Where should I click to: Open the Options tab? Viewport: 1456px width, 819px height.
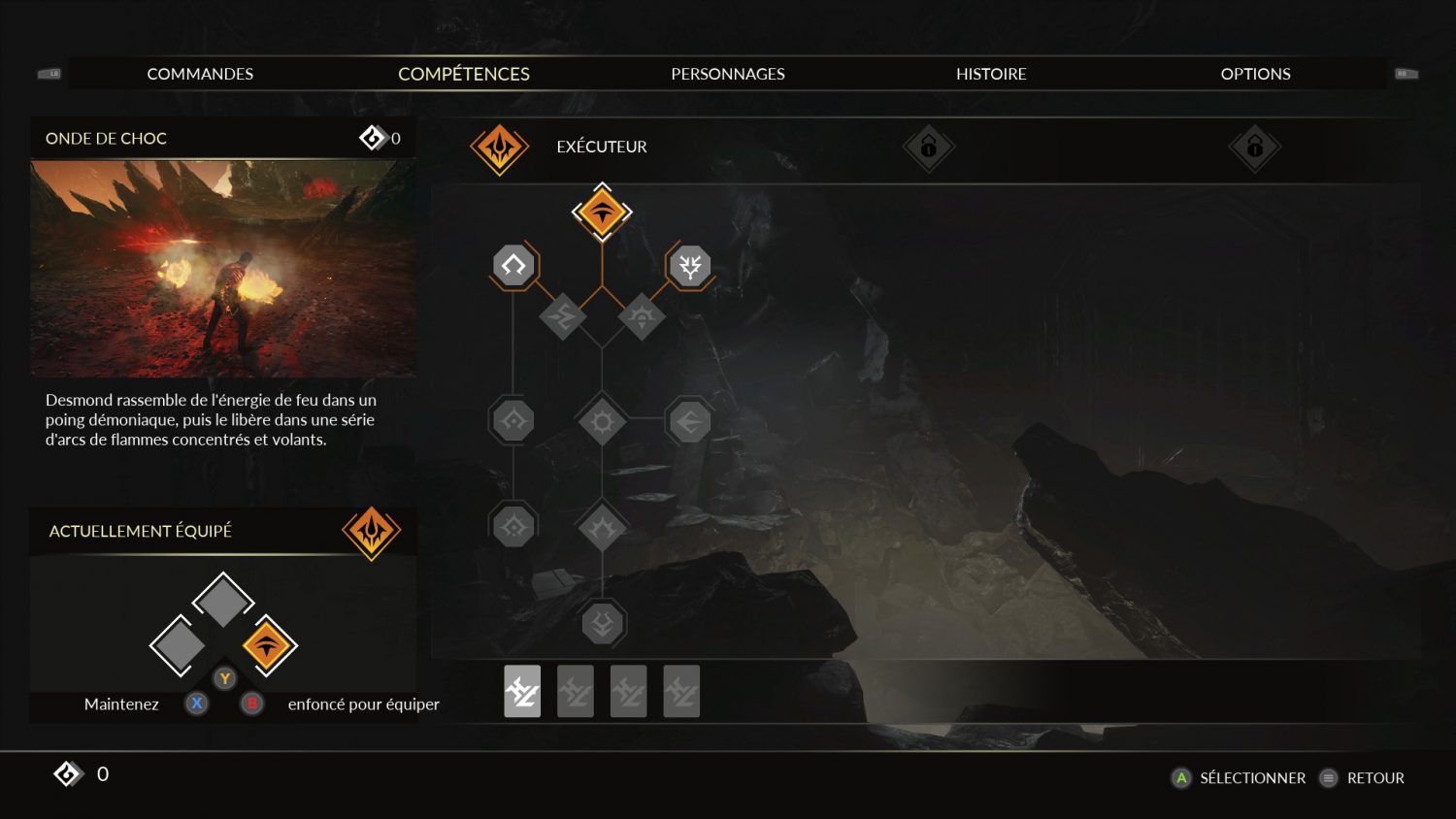1255,74
